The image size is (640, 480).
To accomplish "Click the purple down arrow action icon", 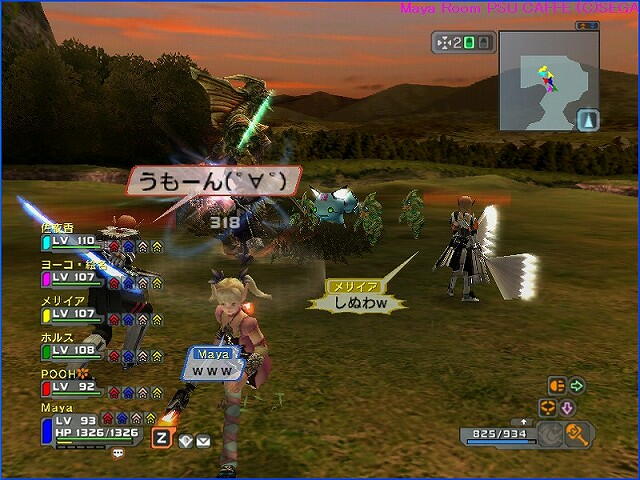I will (x=566, y=408).
